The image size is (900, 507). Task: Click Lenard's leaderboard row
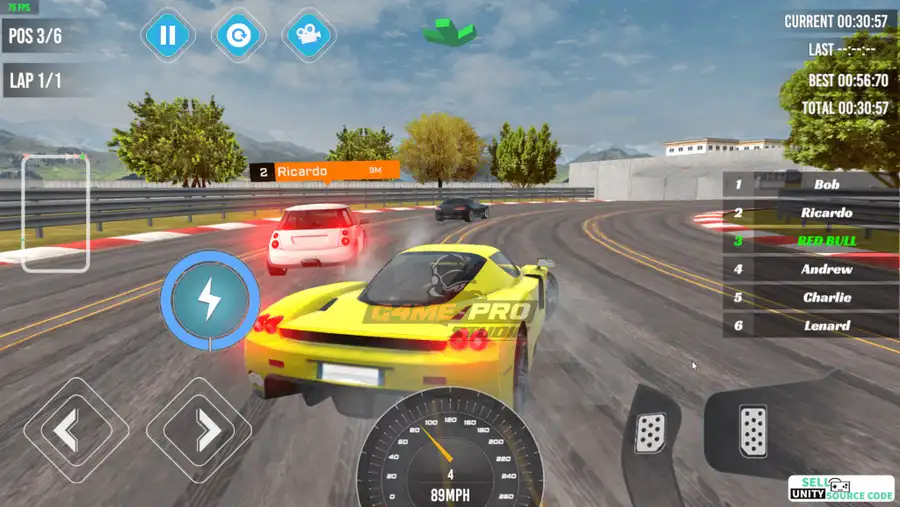[x=810, y=325]
